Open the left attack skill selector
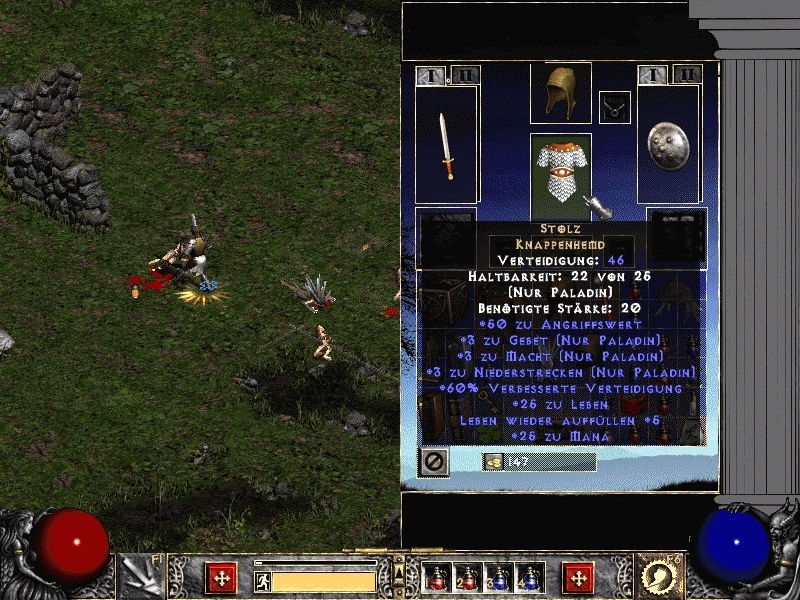This screenshot has width=800, height=600. (141, 577)
